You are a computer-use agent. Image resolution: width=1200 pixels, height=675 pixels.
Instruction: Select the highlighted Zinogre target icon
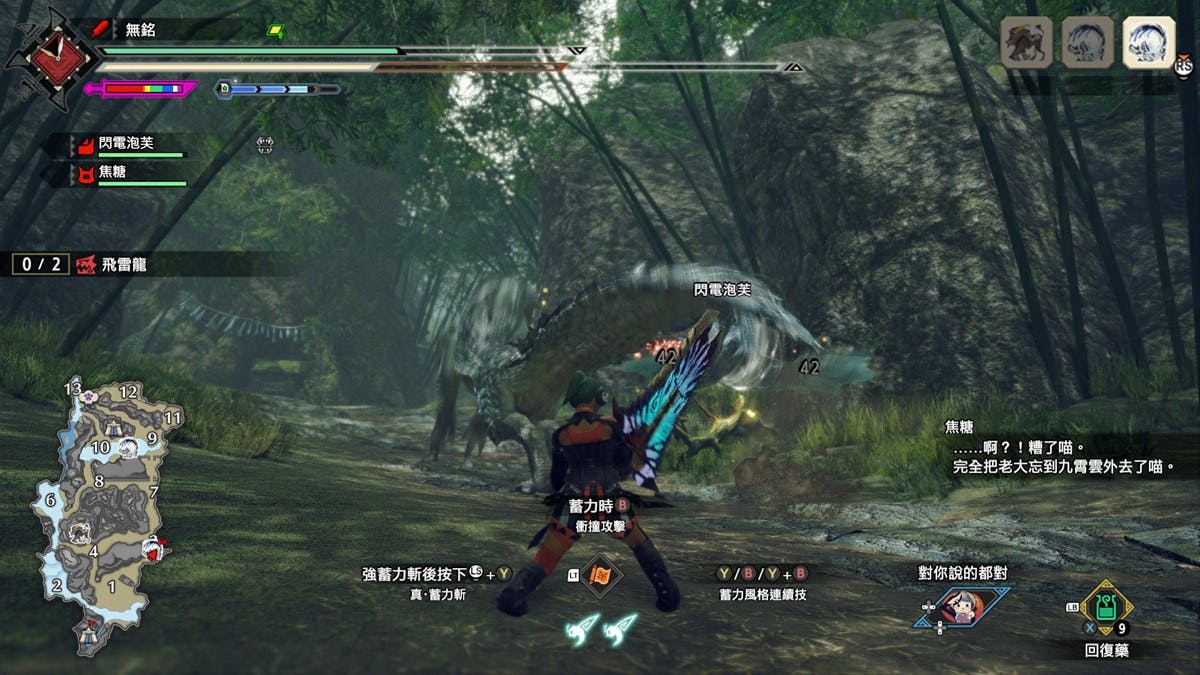(x=1148, y=42)
